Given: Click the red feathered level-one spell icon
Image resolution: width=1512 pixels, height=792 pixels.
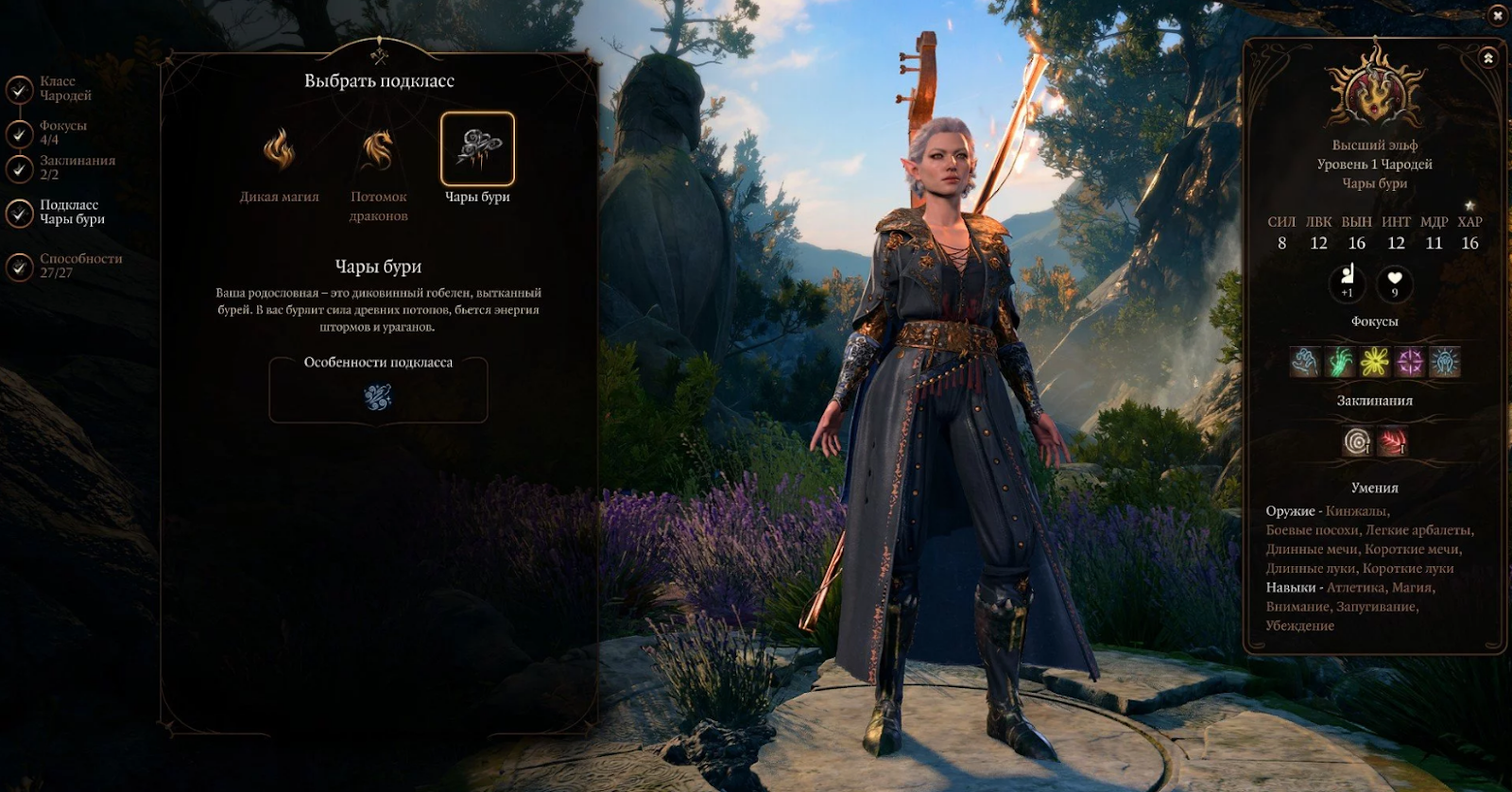Looking at the screenshot, I should (1392, 441).
